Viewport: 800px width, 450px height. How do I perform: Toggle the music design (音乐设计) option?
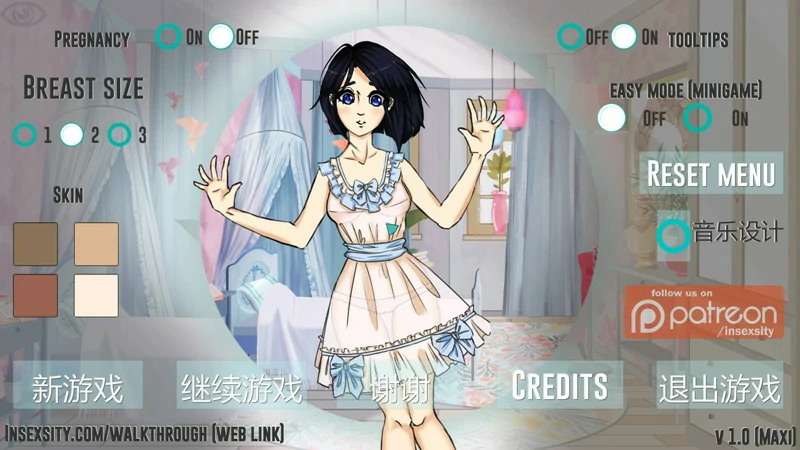(673, 235)
